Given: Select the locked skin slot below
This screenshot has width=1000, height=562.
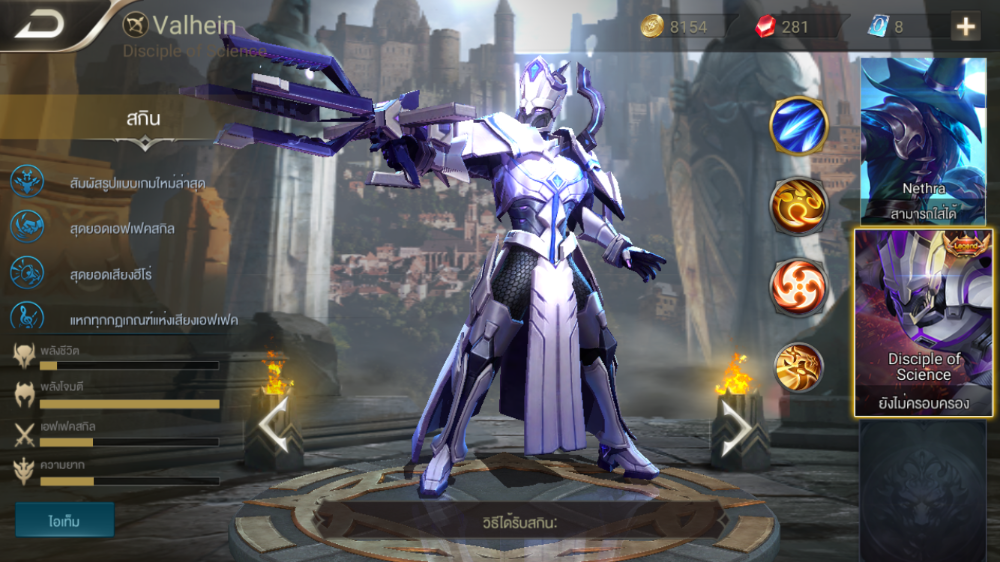Looking at the screenshot, I should pyautogui.click(x=923, y=488).
